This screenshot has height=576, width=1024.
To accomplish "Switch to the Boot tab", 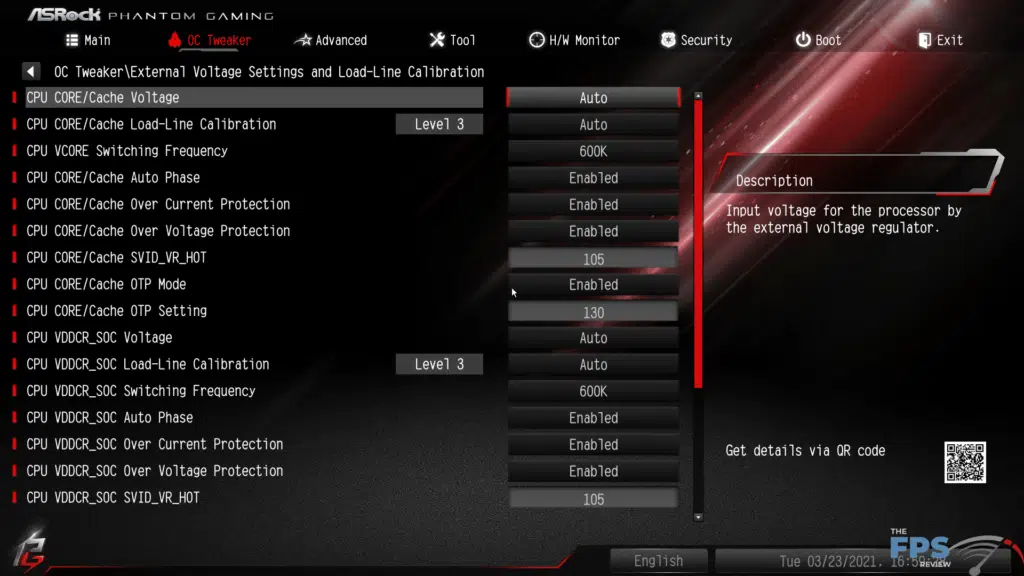I will tap(818, 40).
